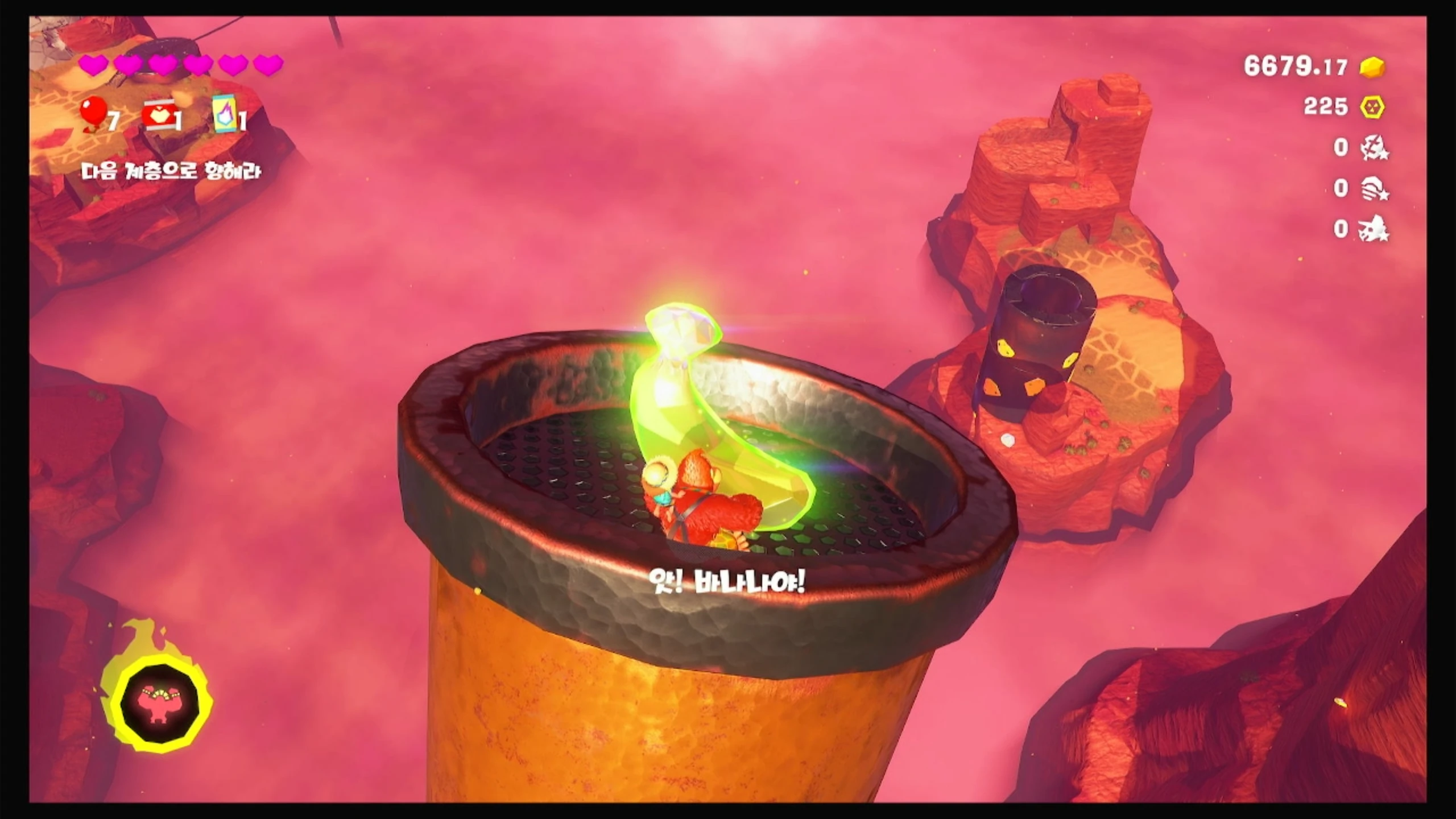The image size is (1456, 819).
Task: Use the red apple juice can
Action: click(x=156, y=115)
